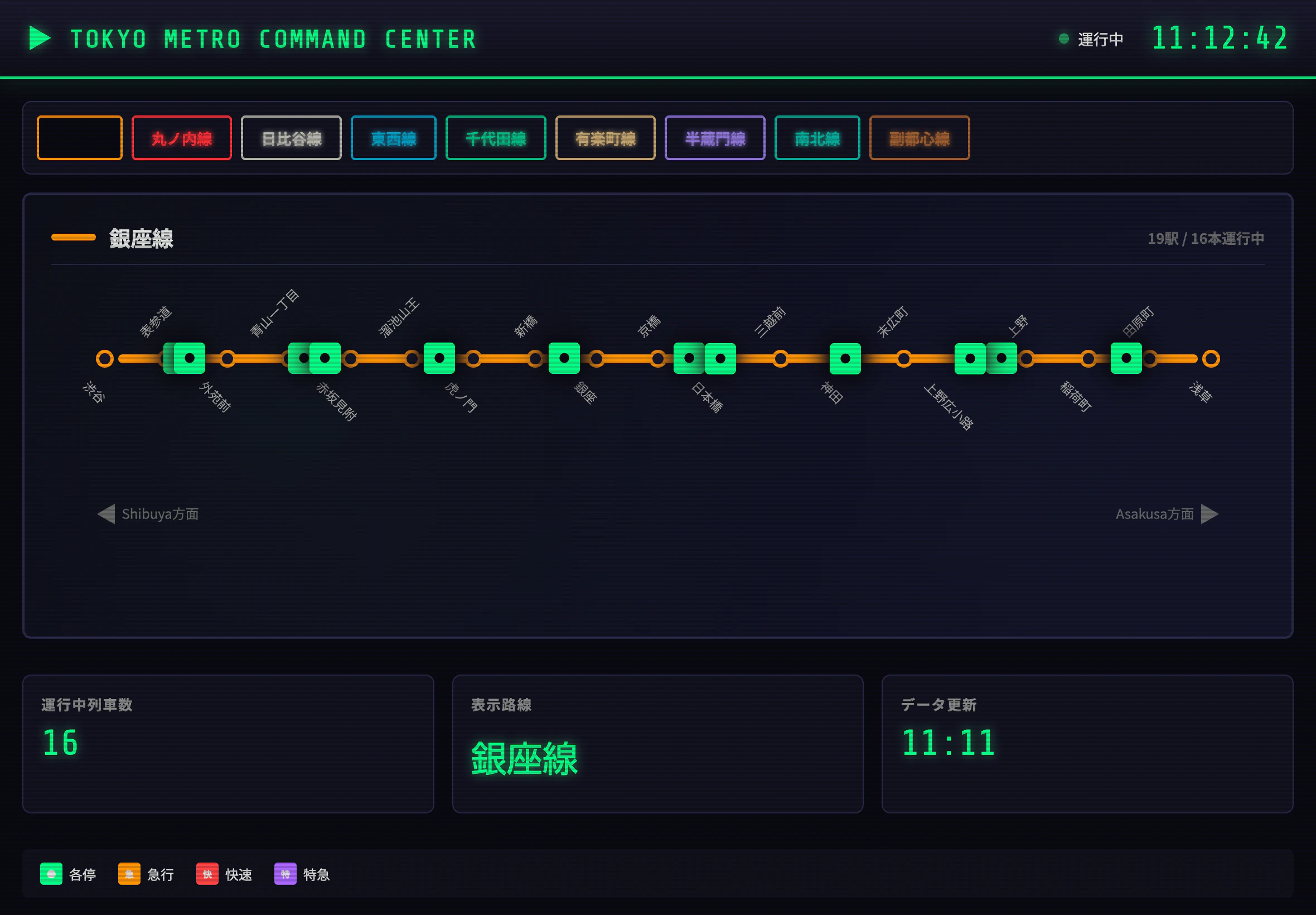Switch to the 日比谷線 tab
Screen dimensions: 1316x915
[x=291, y=138]
